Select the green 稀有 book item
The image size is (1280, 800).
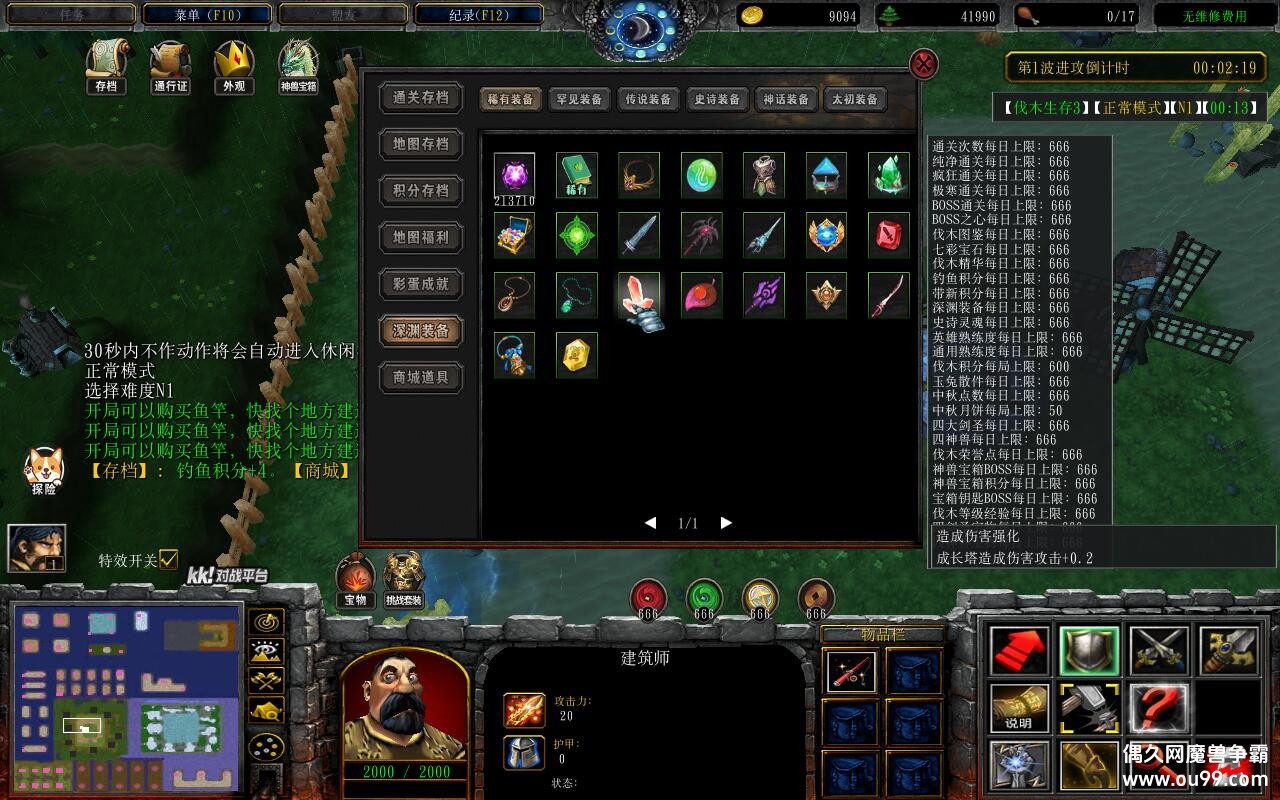577,175
